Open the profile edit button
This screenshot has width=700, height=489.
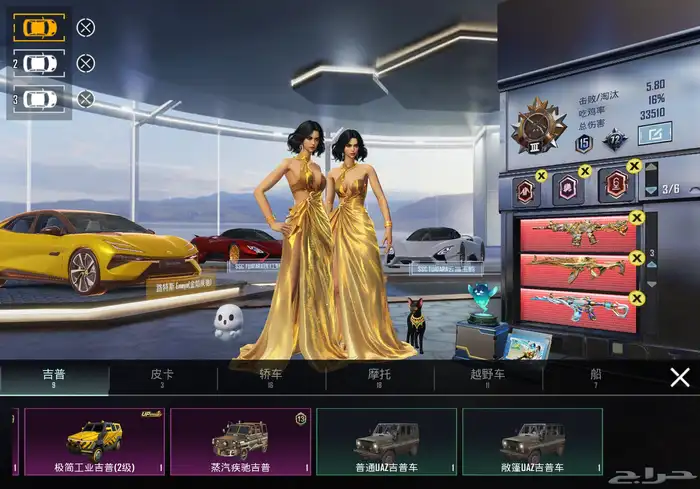point(654,132)
